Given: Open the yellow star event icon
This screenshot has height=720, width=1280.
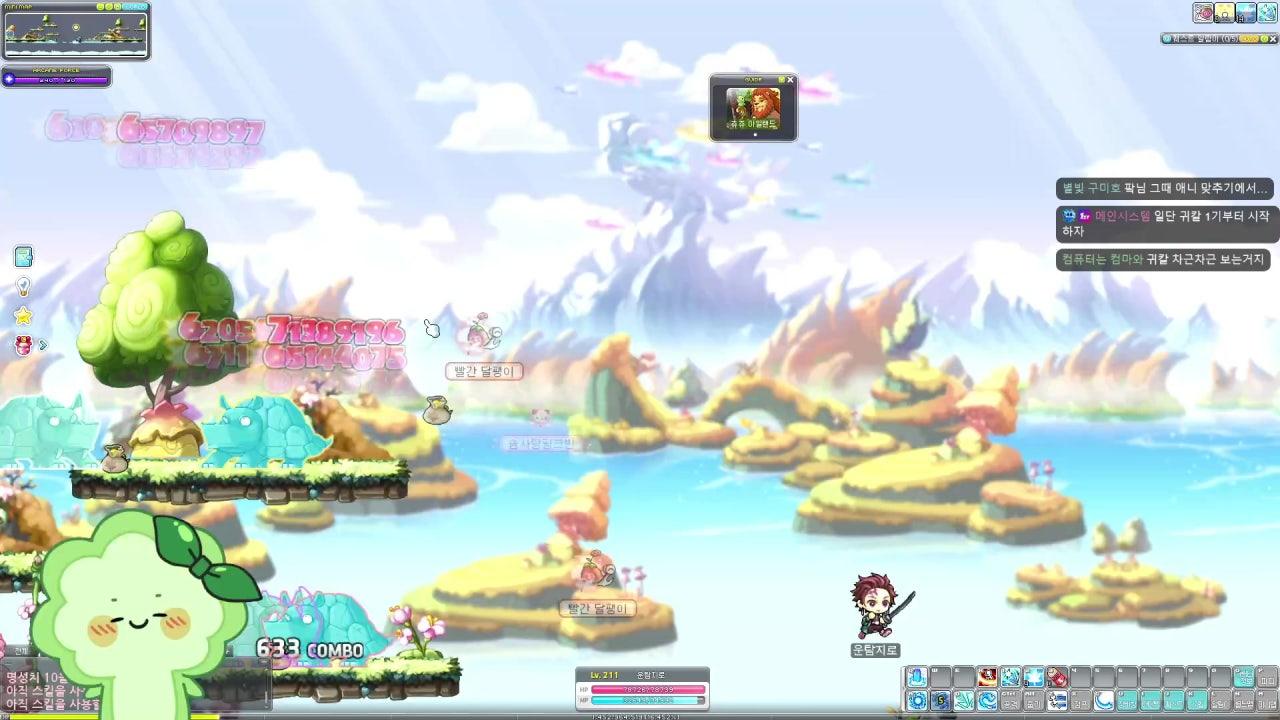Looking at the screenshot, I should (x=23, y=316).
